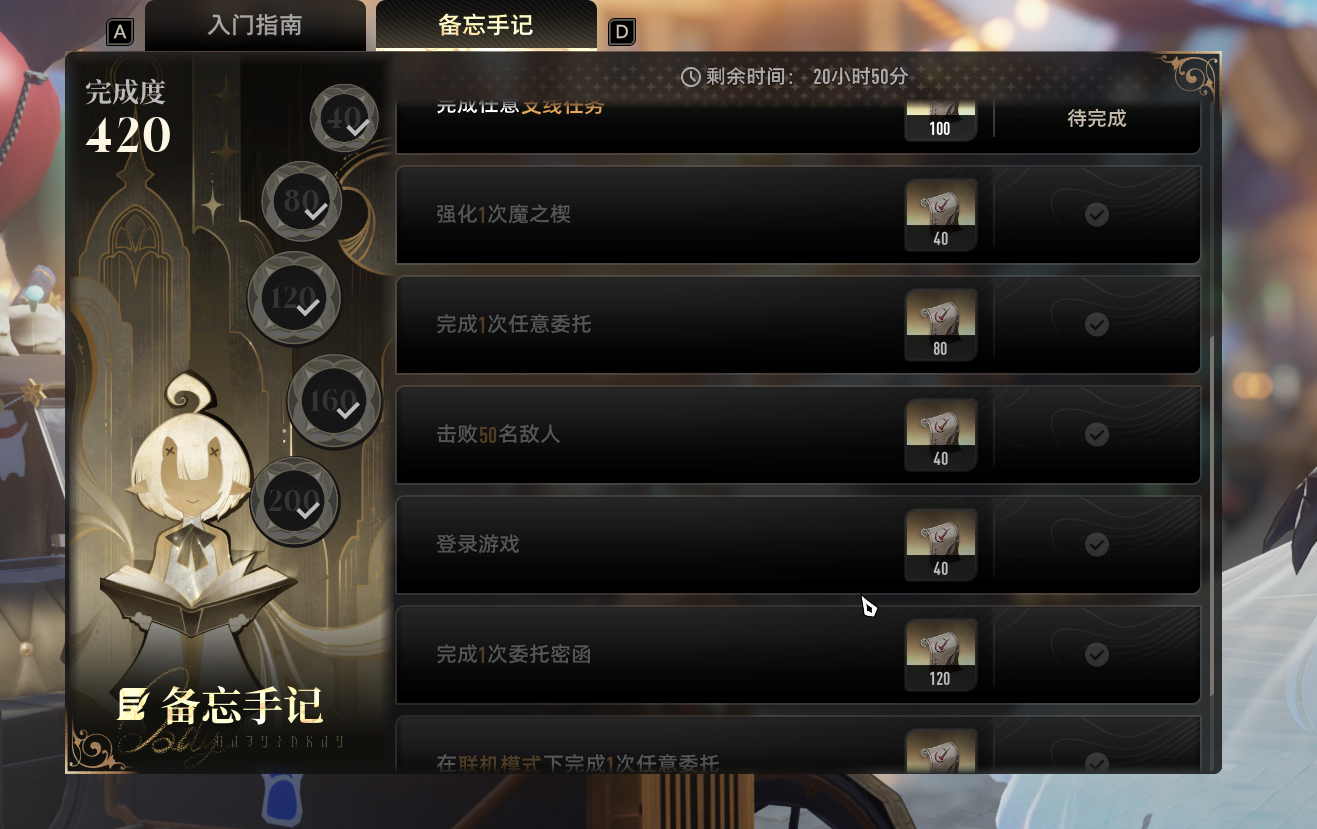Click the A key hint beside 入门指南
Viewport: 1317px width, 829px height.
(119, 31)
